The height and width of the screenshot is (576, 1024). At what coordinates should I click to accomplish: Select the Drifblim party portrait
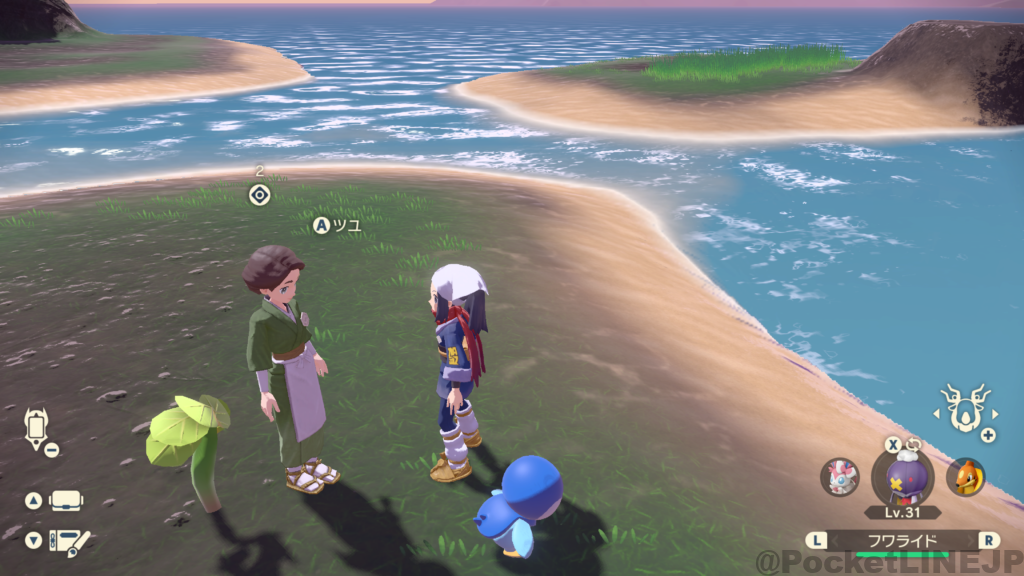click(901, 476)
